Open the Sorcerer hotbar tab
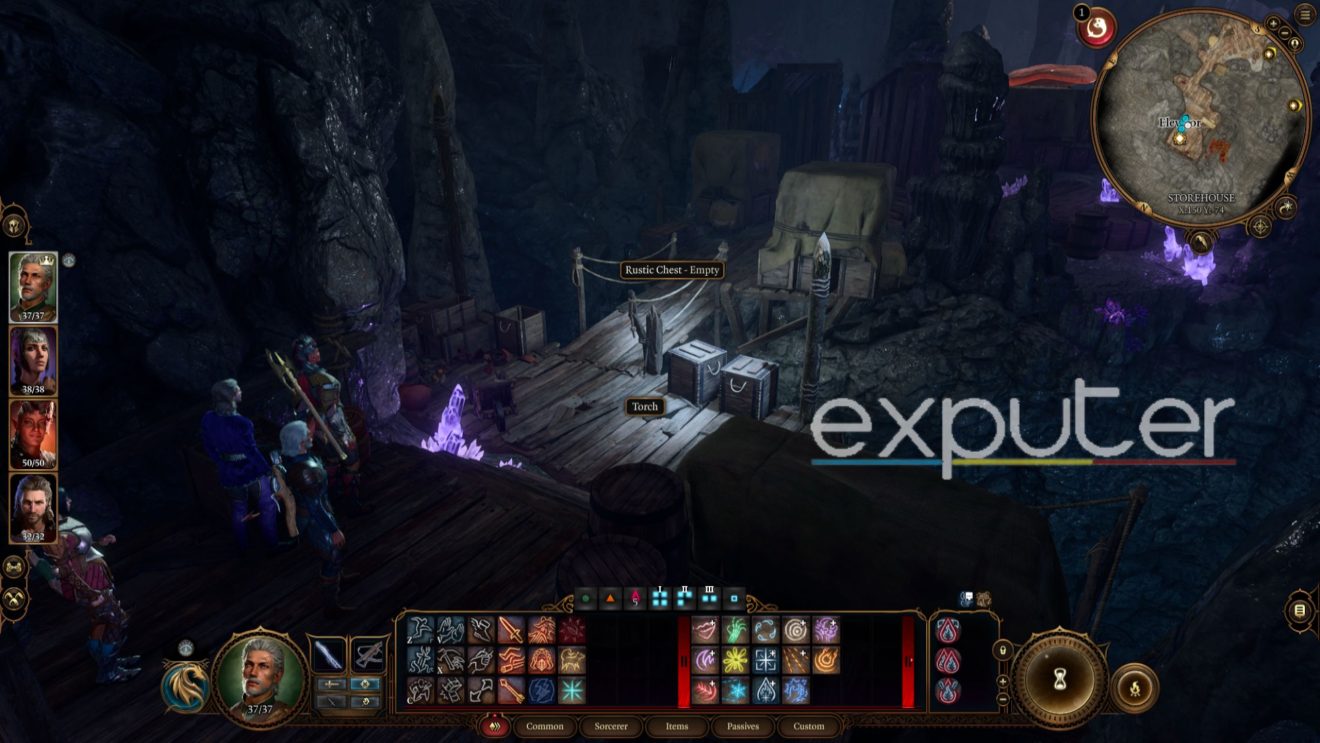This screenshot has height=743, width=1320. click(x=610, y=726)
